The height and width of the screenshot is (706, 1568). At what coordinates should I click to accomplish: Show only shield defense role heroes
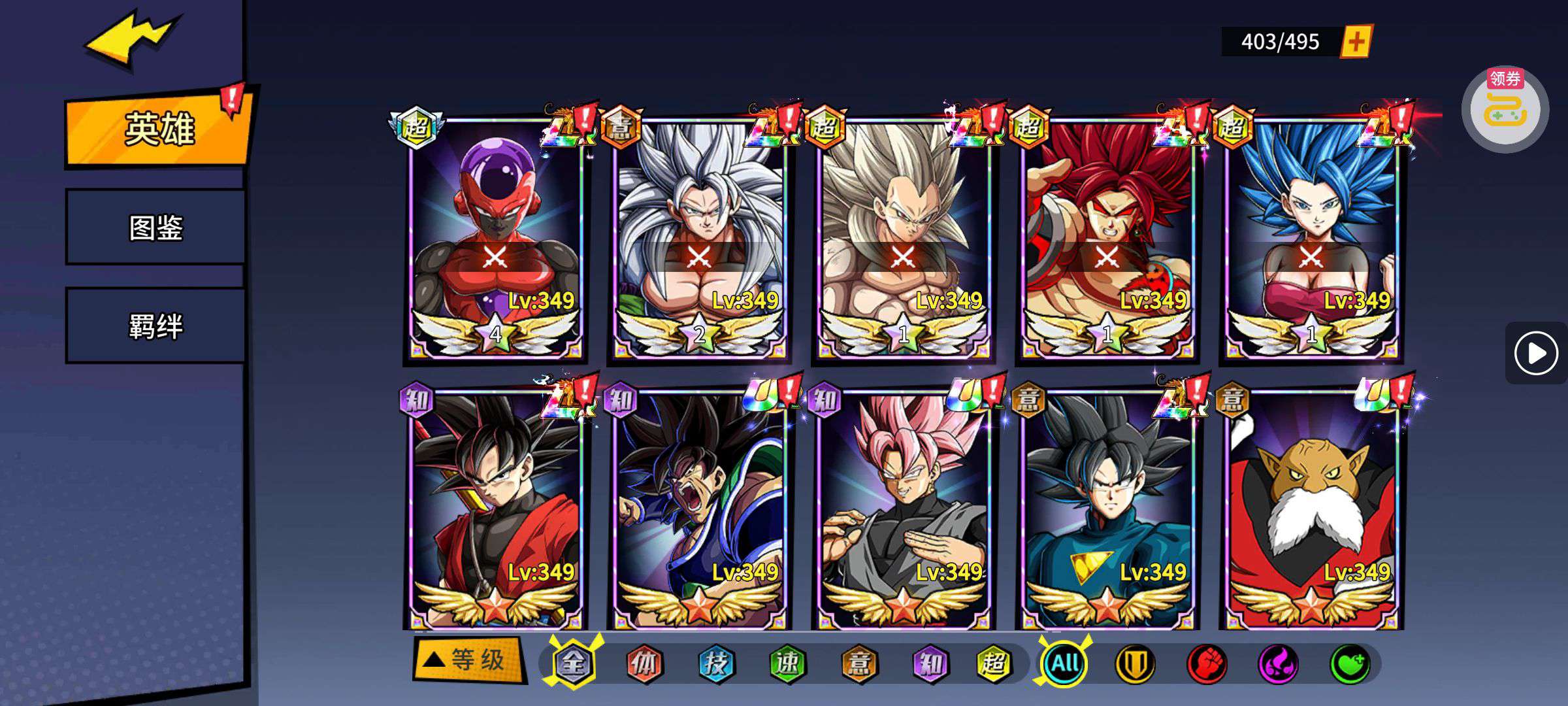(1134, 664)
